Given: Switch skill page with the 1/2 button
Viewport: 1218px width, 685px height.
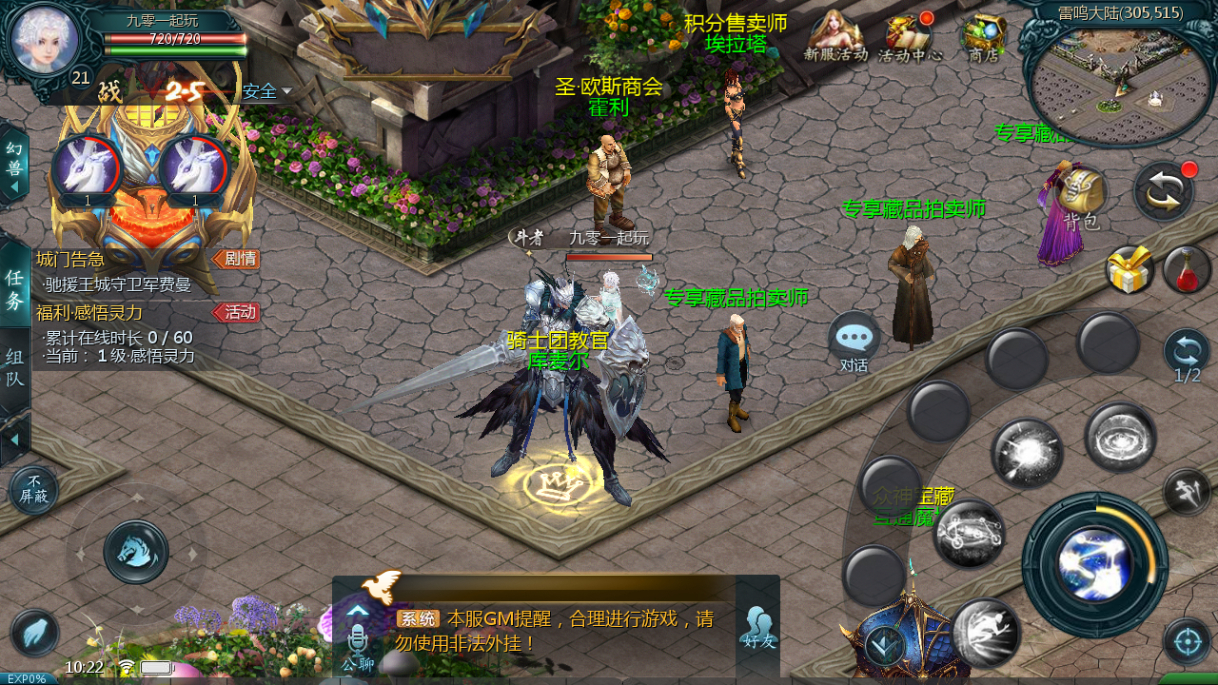Looking at the screenshot, I should tap(1187, 357).
